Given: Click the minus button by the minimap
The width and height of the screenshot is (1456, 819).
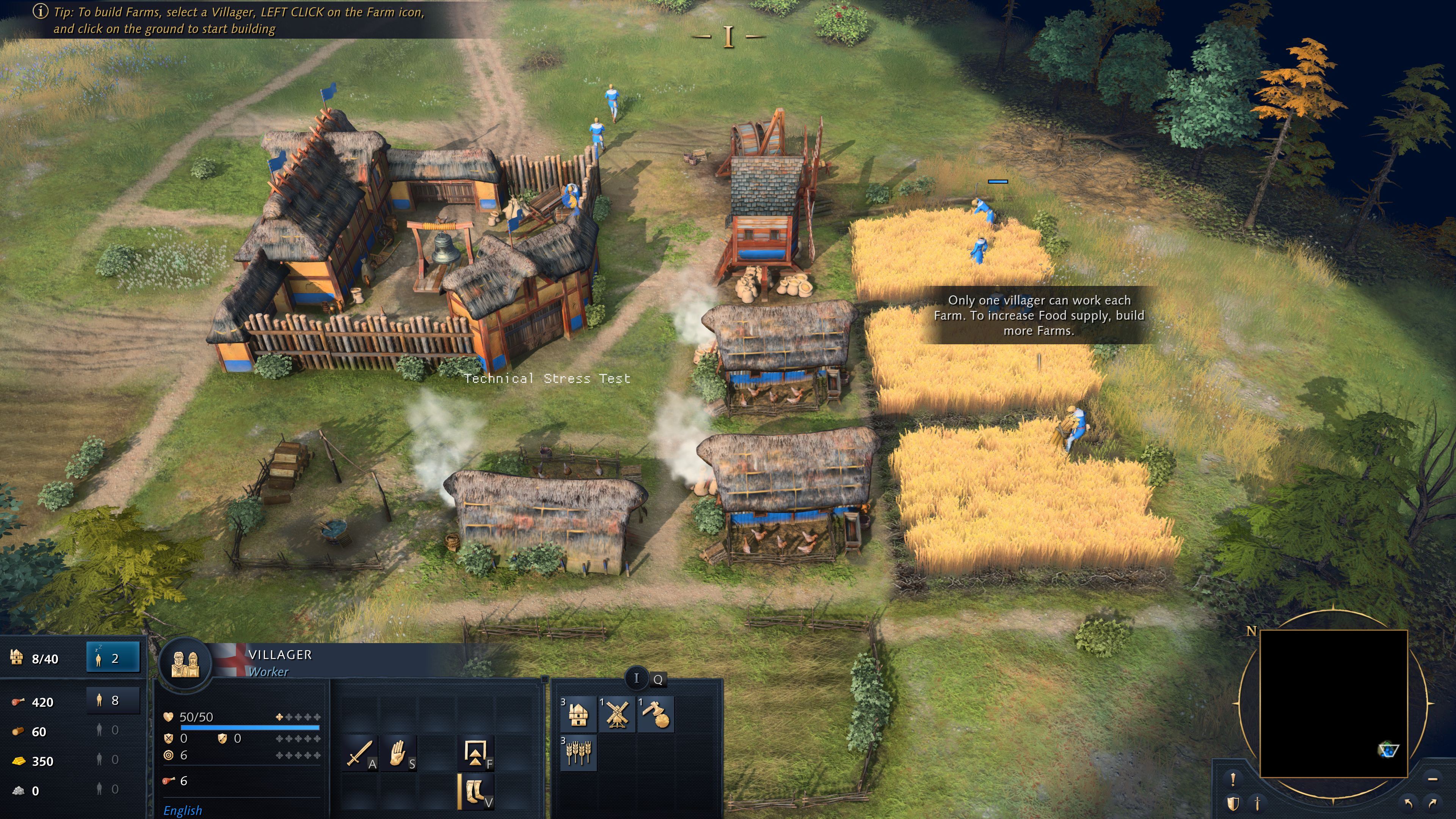Looking at the screenshot, I should pos(1432,780).
